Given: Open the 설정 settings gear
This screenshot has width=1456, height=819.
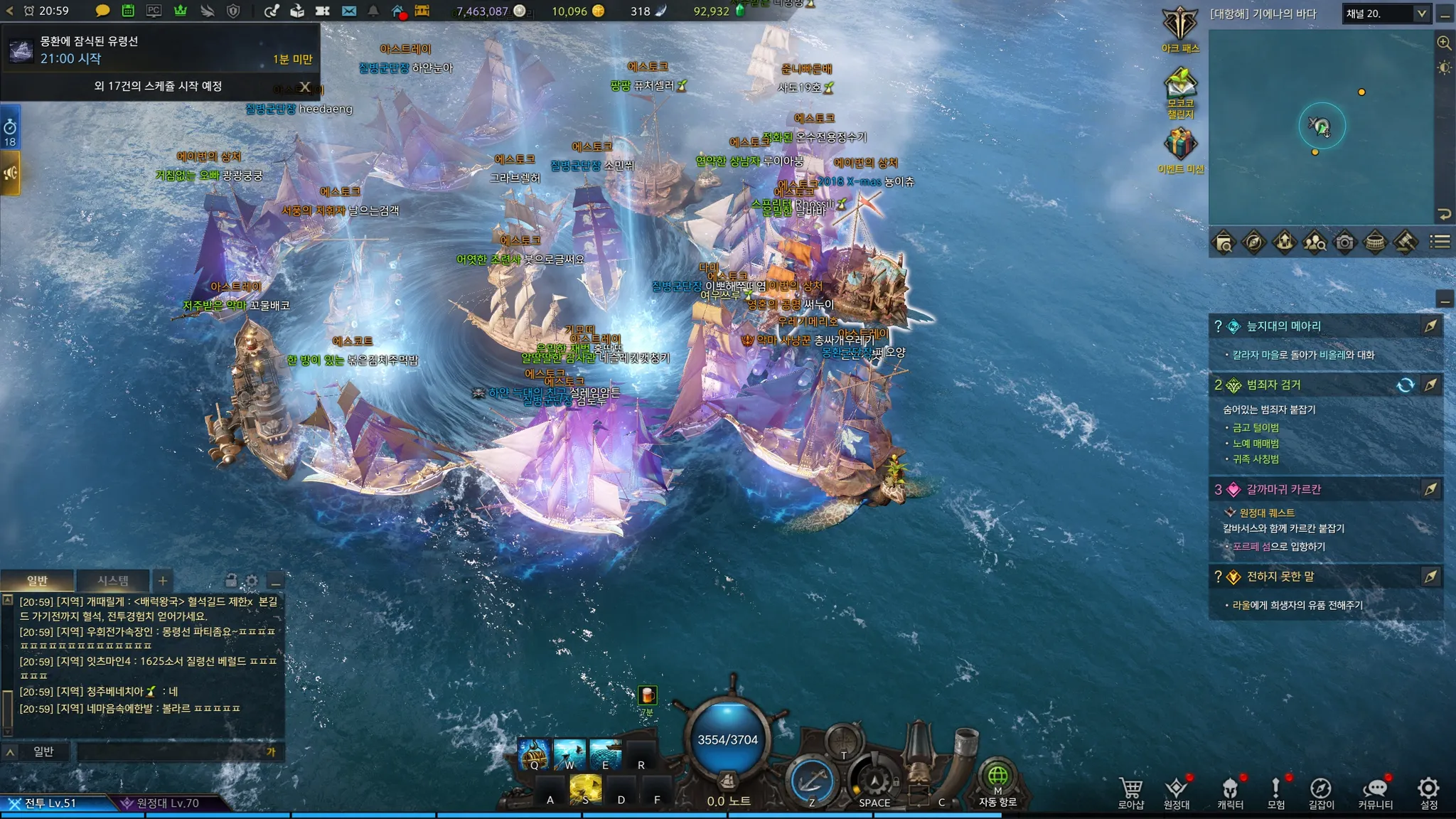Looking at the screenshot, I should click(1428, 792).
